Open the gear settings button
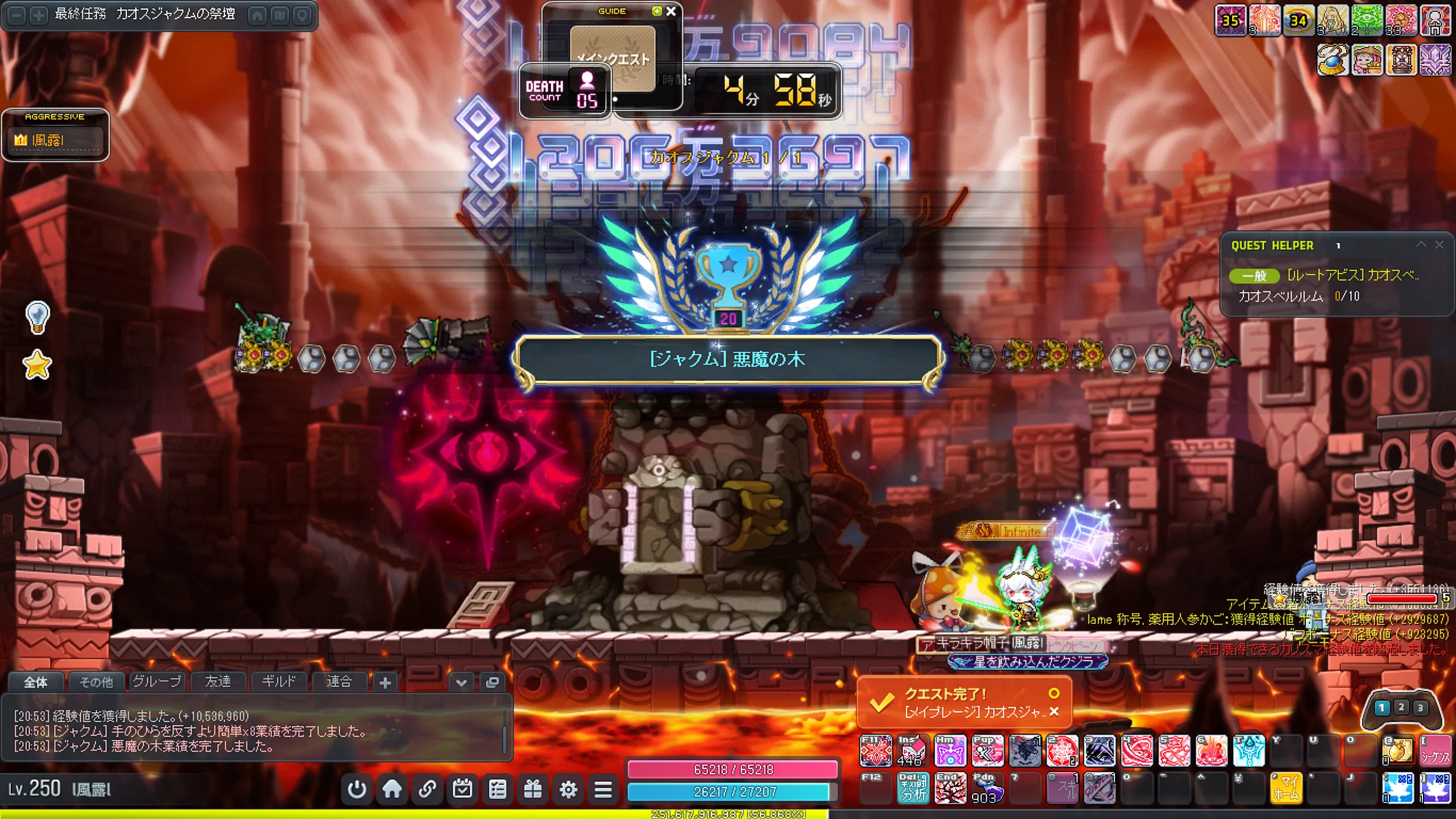The image size is (1456, 819). pyautogui.click(x=568, y=789)
